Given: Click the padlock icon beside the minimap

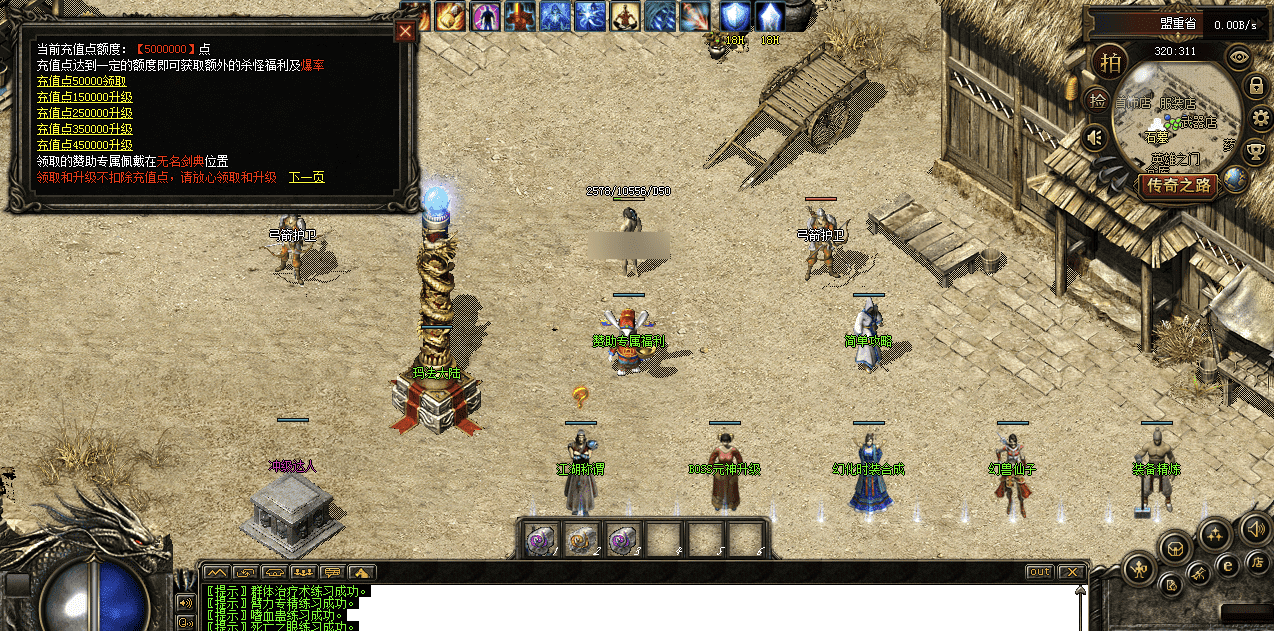Looking at the screenshot, I should click(x=1255, y=86).
